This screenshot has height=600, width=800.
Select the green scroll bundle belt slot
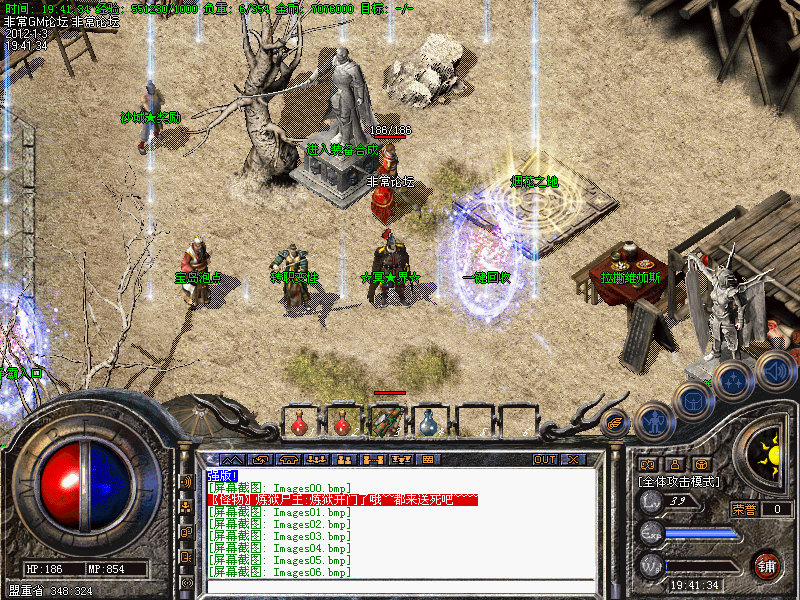click(x=385, y=423)
